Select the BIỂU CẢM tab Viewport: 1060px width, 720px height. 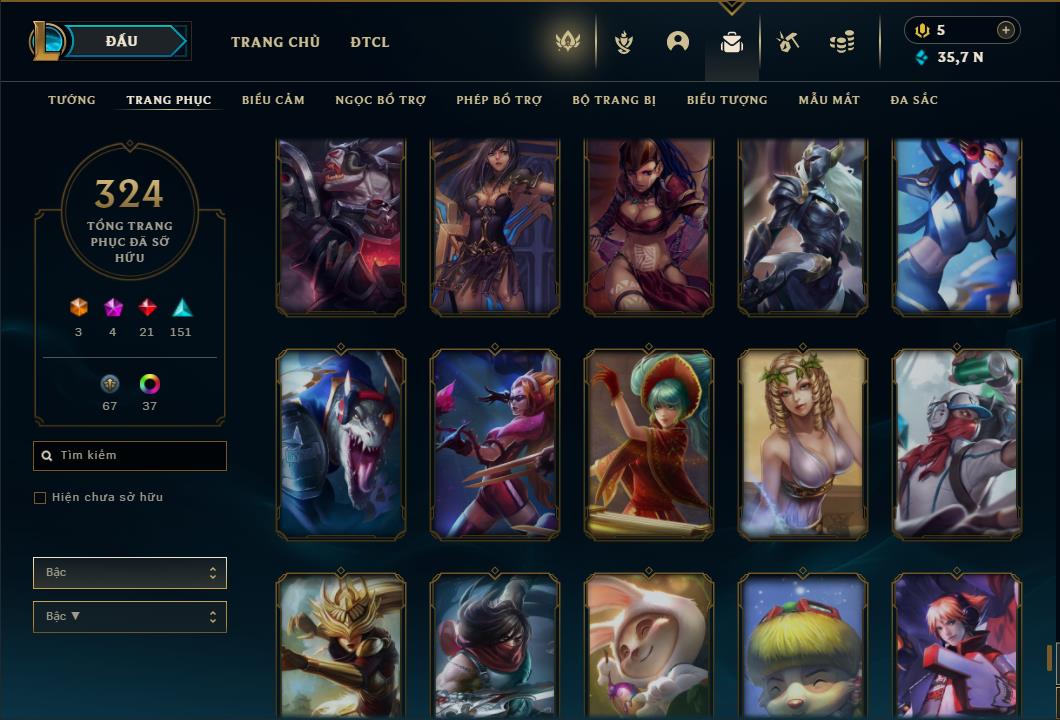tap(273, 100)
